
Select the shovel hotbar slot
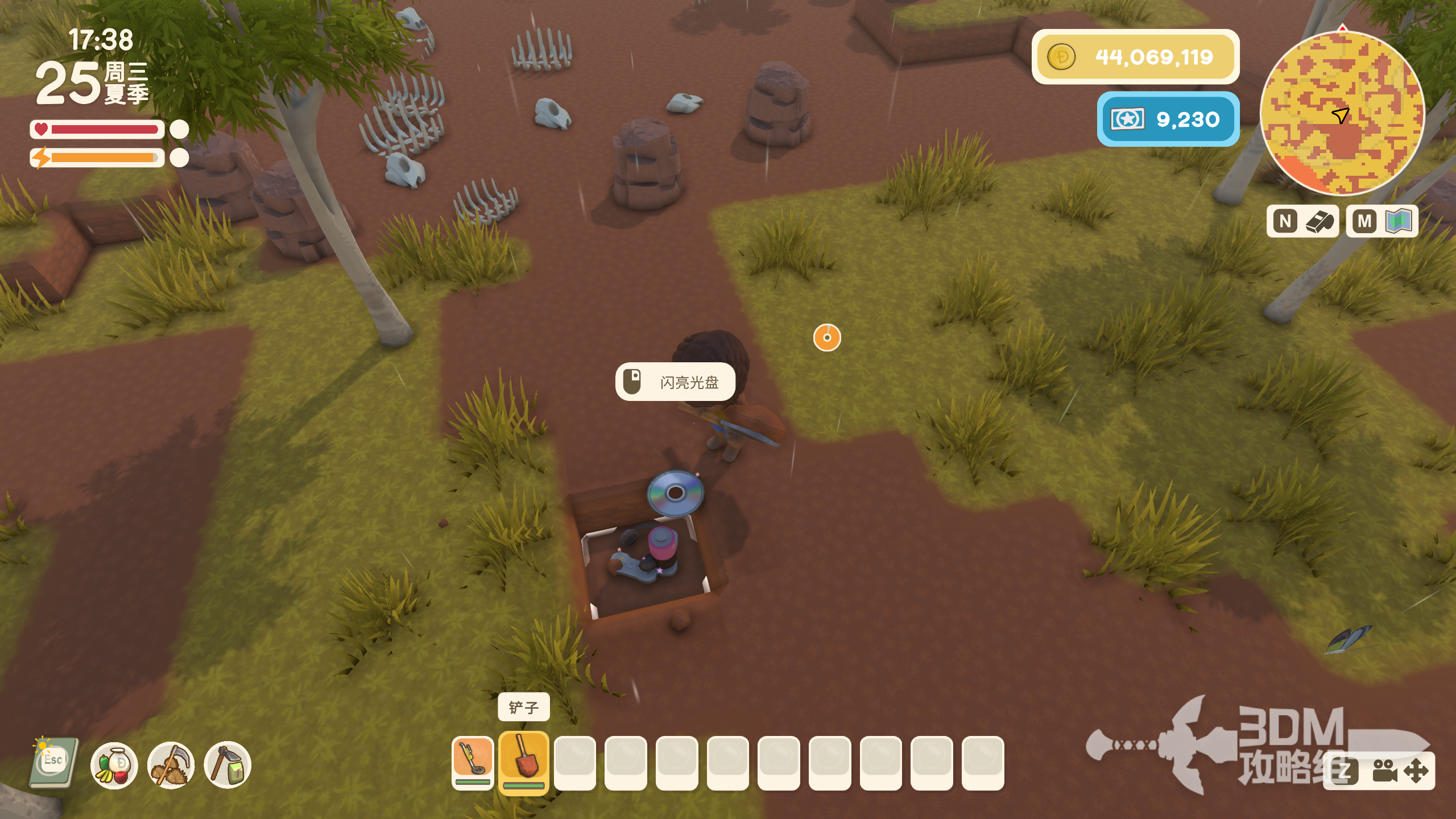coord(523,762)
